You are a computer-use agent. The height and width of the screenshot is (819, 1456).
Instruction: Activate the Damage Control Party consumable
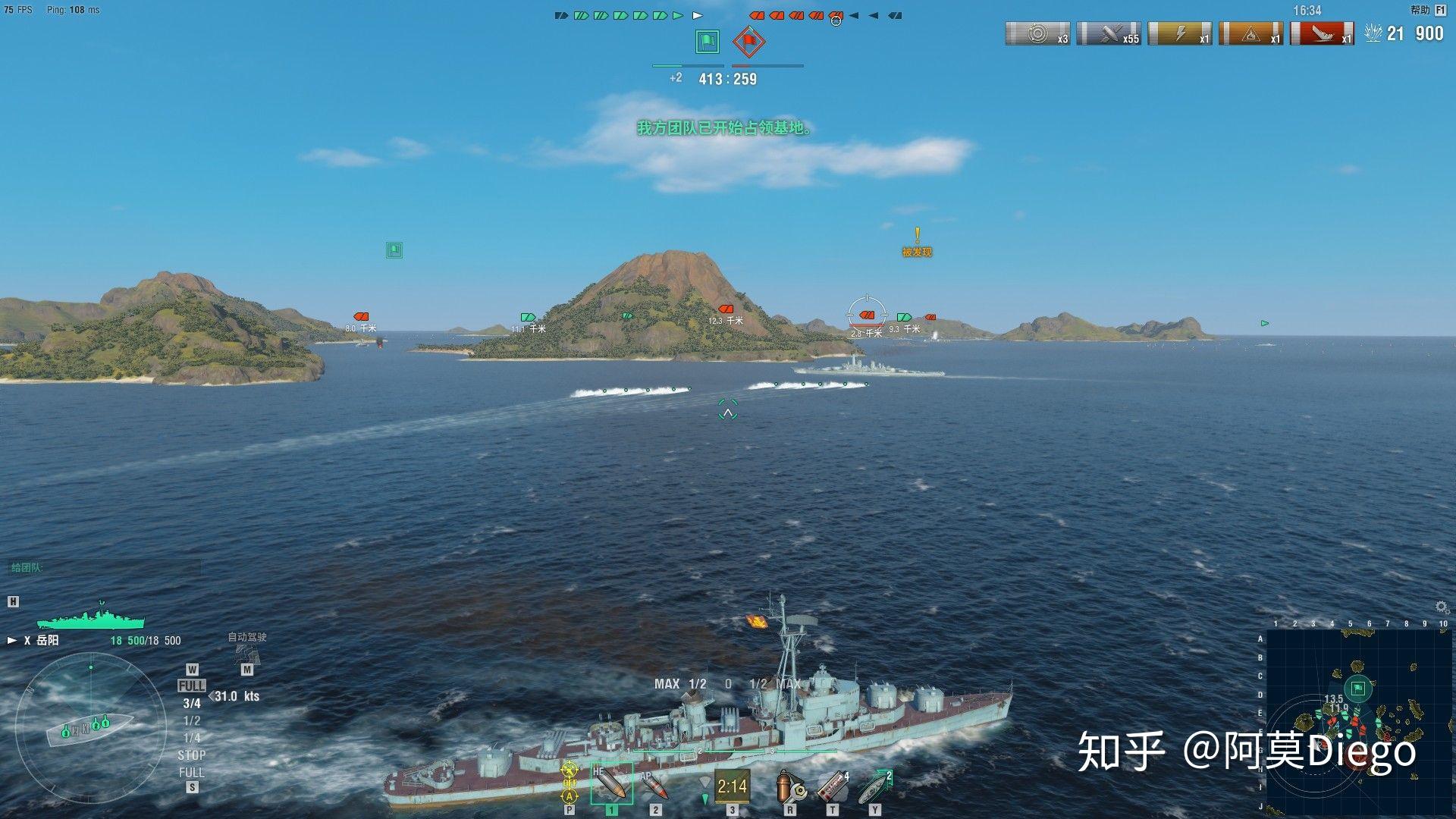[789, 786]
